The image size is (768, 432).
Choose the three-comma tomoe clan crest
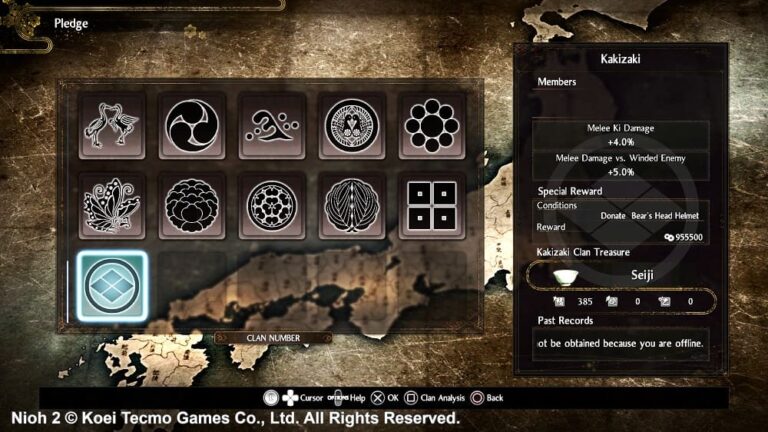tap(192, 125)
